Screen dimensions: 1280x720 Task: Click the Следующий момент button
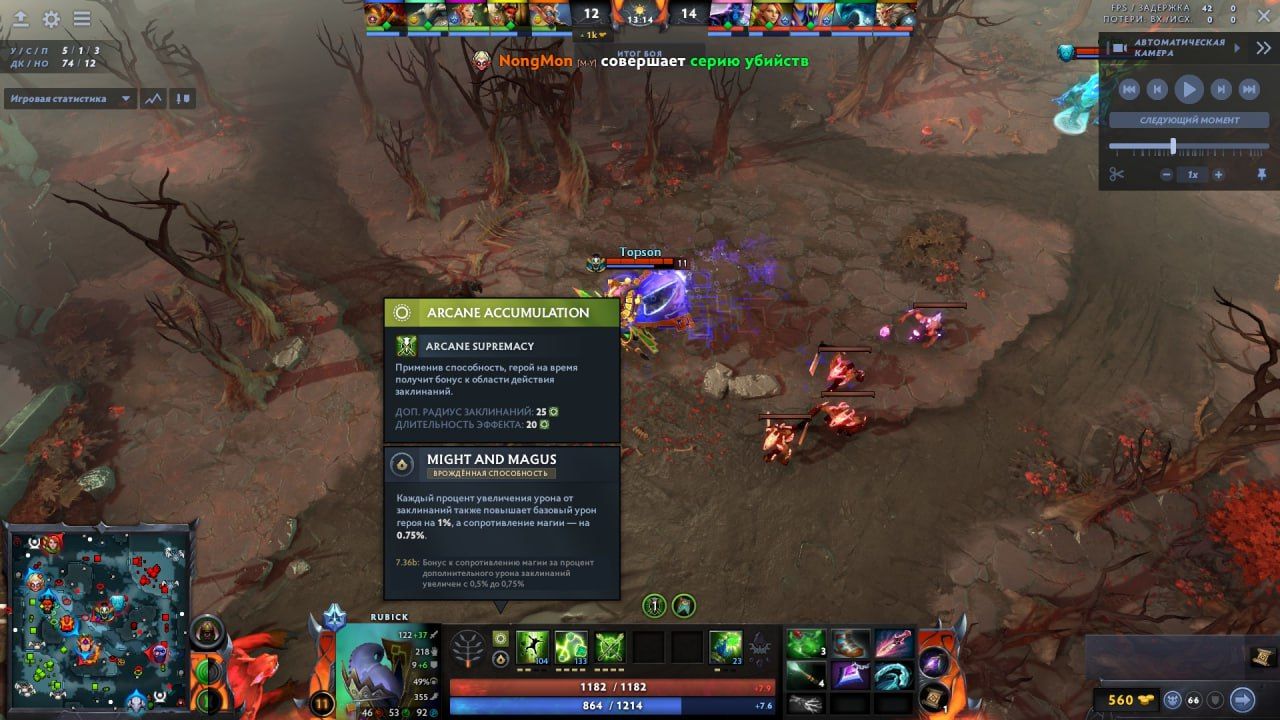(x=1189, y=120)
